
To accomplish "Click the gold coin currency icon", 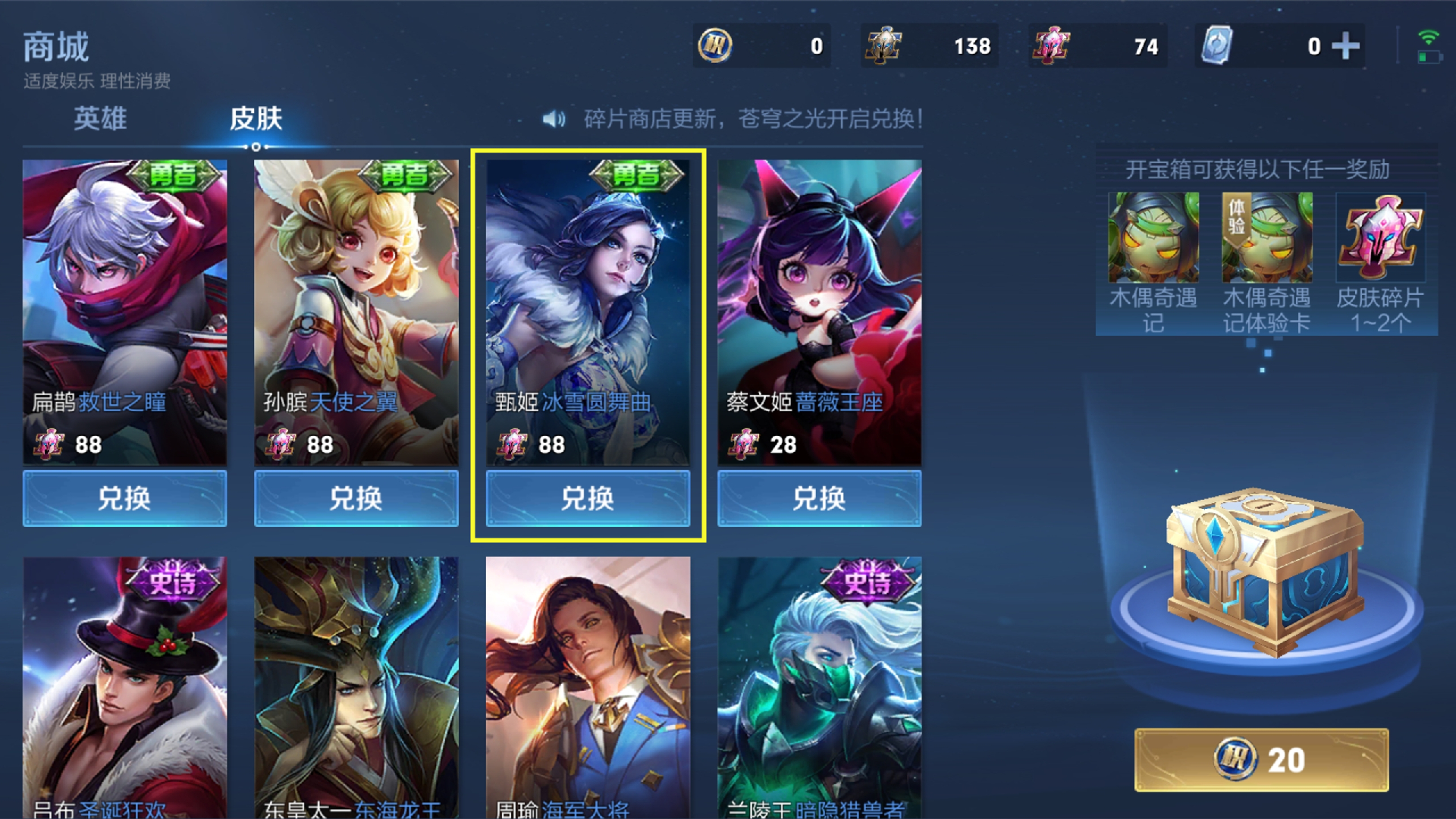I will [x=717, y=45].
